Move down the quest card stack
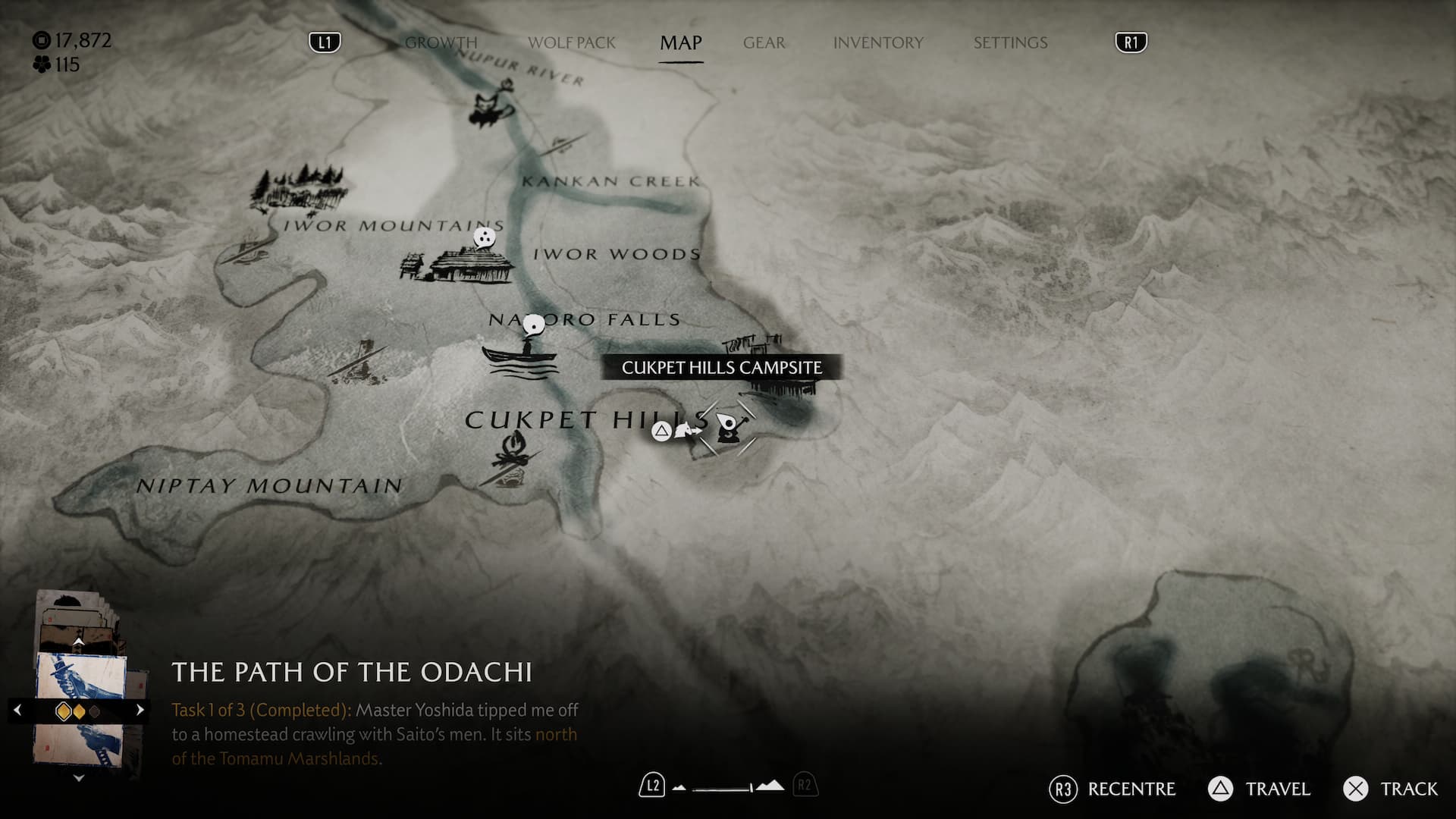Screen dimensions: 1456x819 [x=78, y=777]
